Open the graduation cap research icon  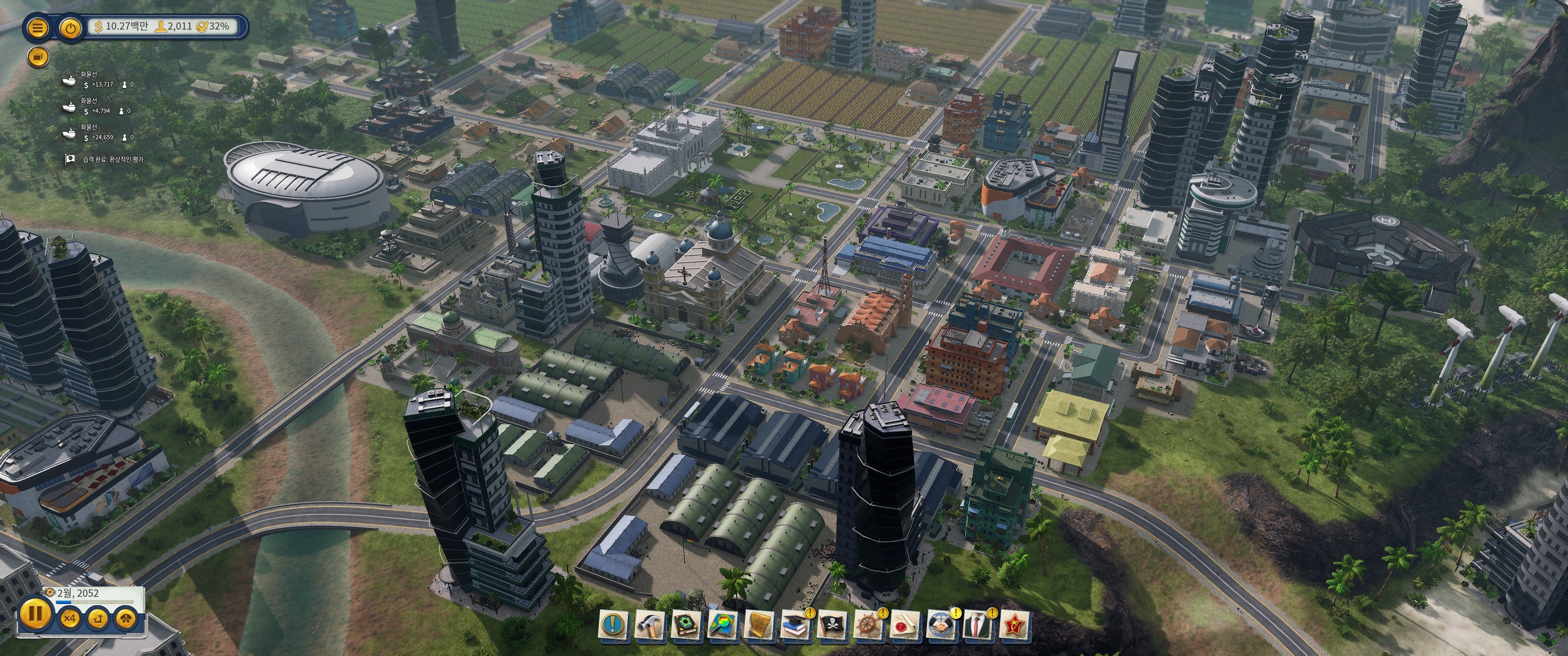795,625
